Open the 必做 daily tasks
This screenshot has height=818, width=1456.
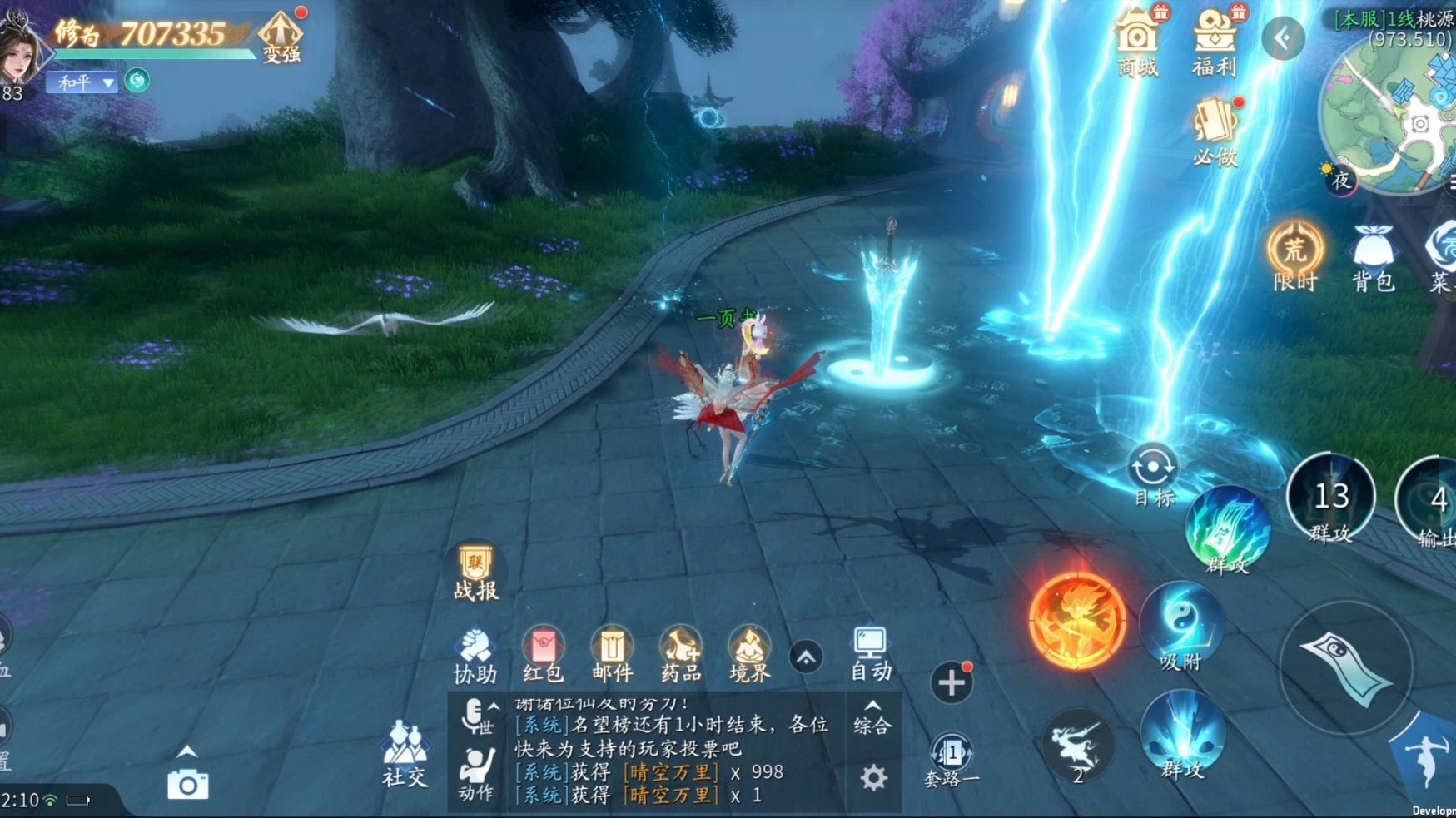coord(1215,131)
